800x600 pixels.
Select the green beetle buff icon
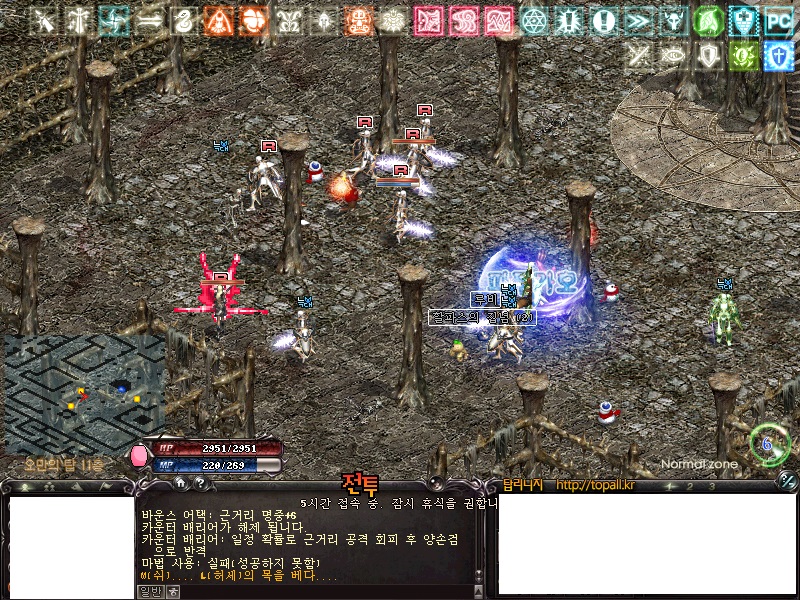coord(742,56)
